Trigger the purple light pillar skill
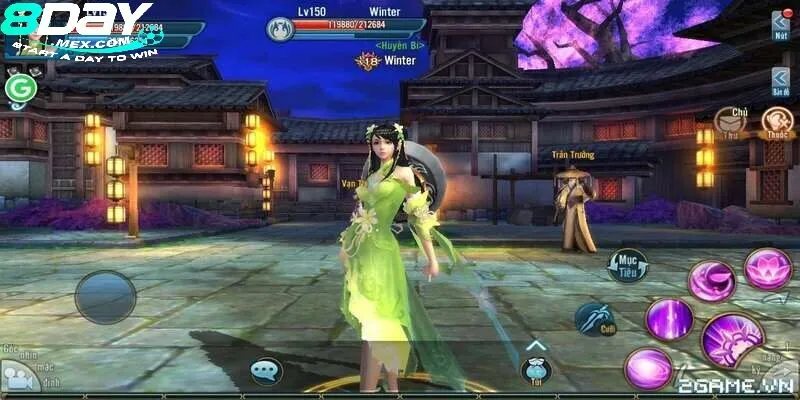Viewport: 800px width, 400px height. (669, 320)
